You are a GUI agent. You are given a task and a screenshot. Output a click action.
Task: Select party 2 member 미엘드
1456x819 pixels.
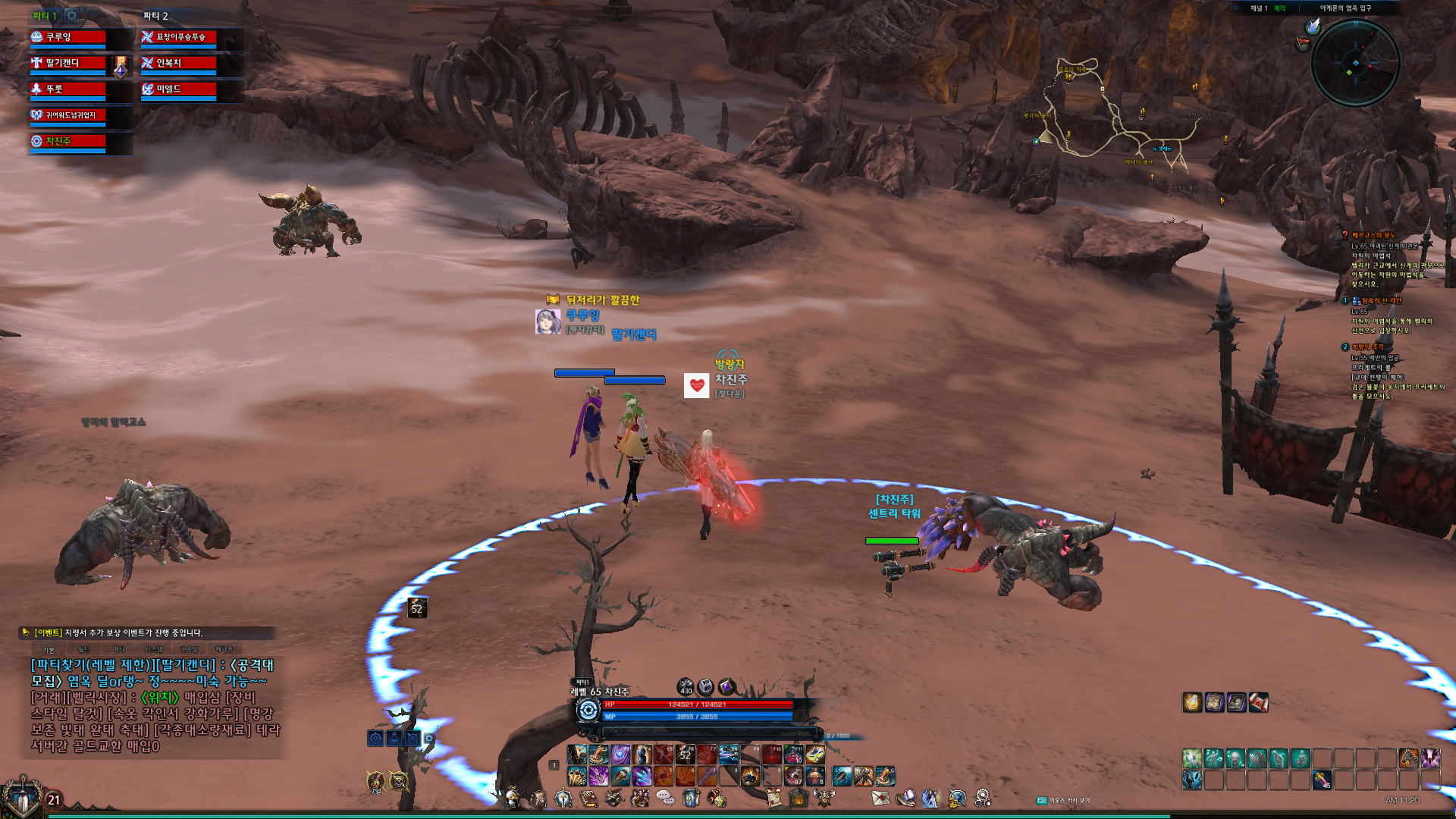pos(179,89)
